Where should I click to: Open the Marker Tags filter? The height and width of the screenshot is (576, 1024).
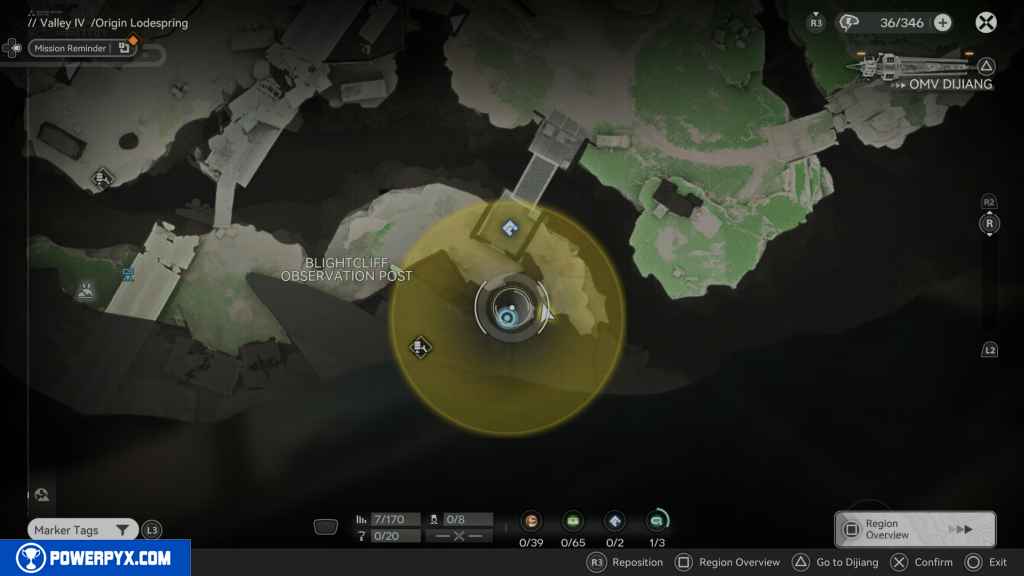click(82, 530)
